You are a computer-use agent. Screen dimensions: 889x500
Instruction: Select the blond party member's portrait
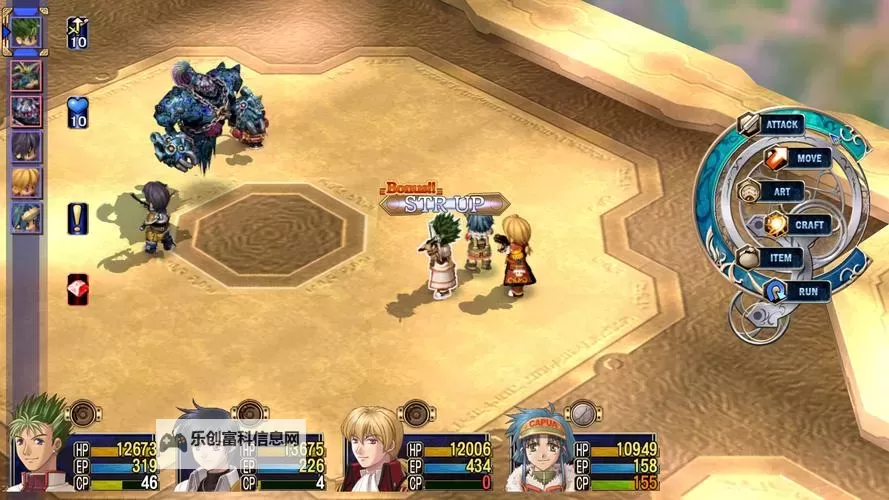[x=372, y=450]
